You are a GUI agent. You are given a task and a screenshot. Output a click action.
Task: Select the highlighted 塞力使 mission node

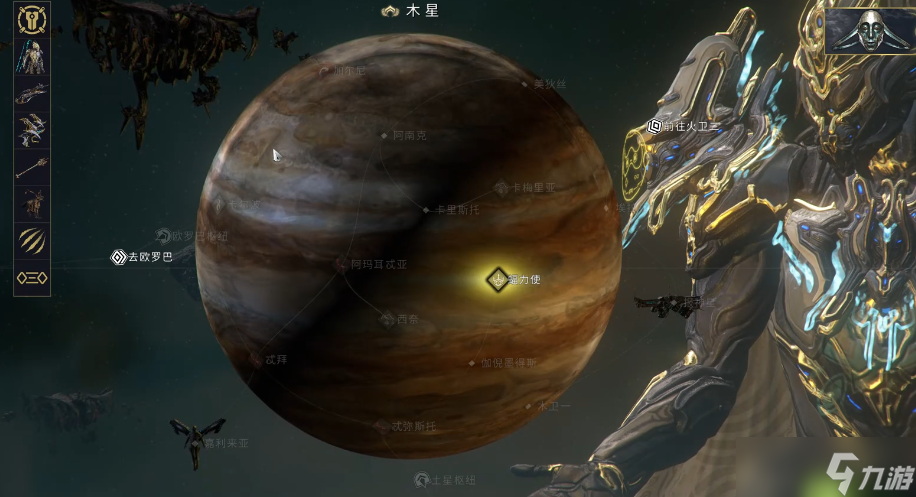497,279
